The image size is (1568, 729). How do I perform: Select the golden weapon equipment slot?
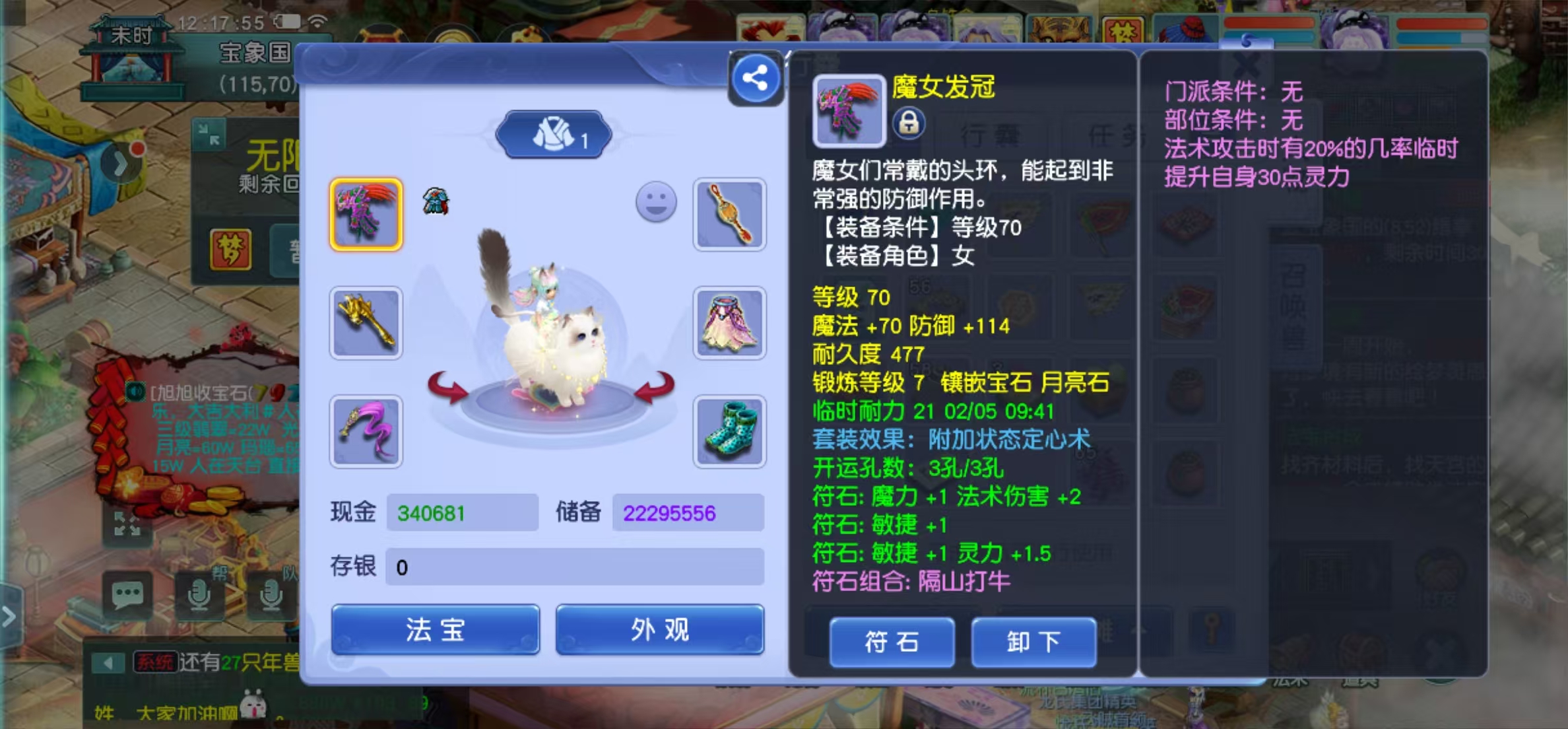pos(367,323)
